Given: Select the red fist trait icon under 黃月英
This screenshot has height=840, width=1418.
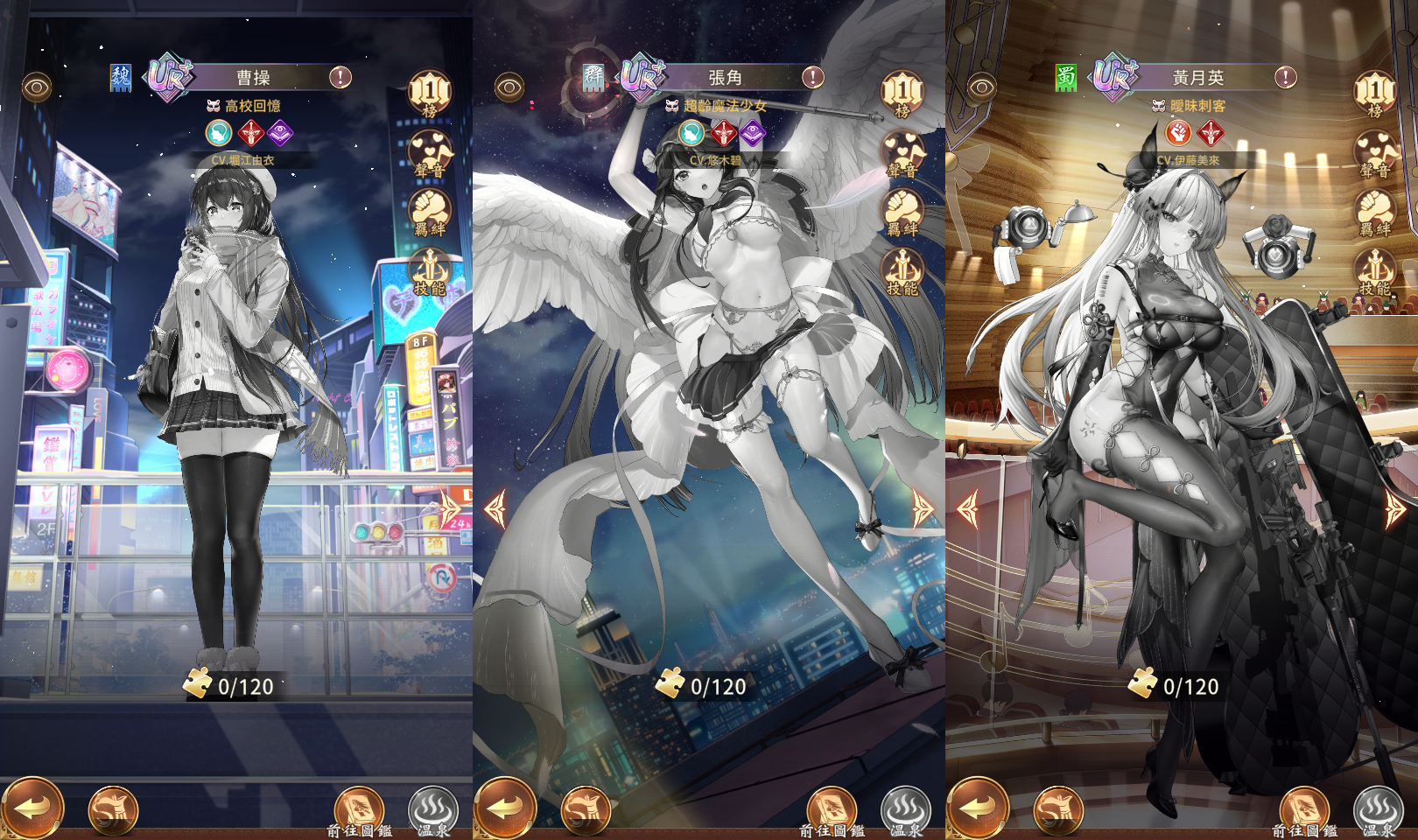Looking at the screenshot, I should coord(1178,133).
